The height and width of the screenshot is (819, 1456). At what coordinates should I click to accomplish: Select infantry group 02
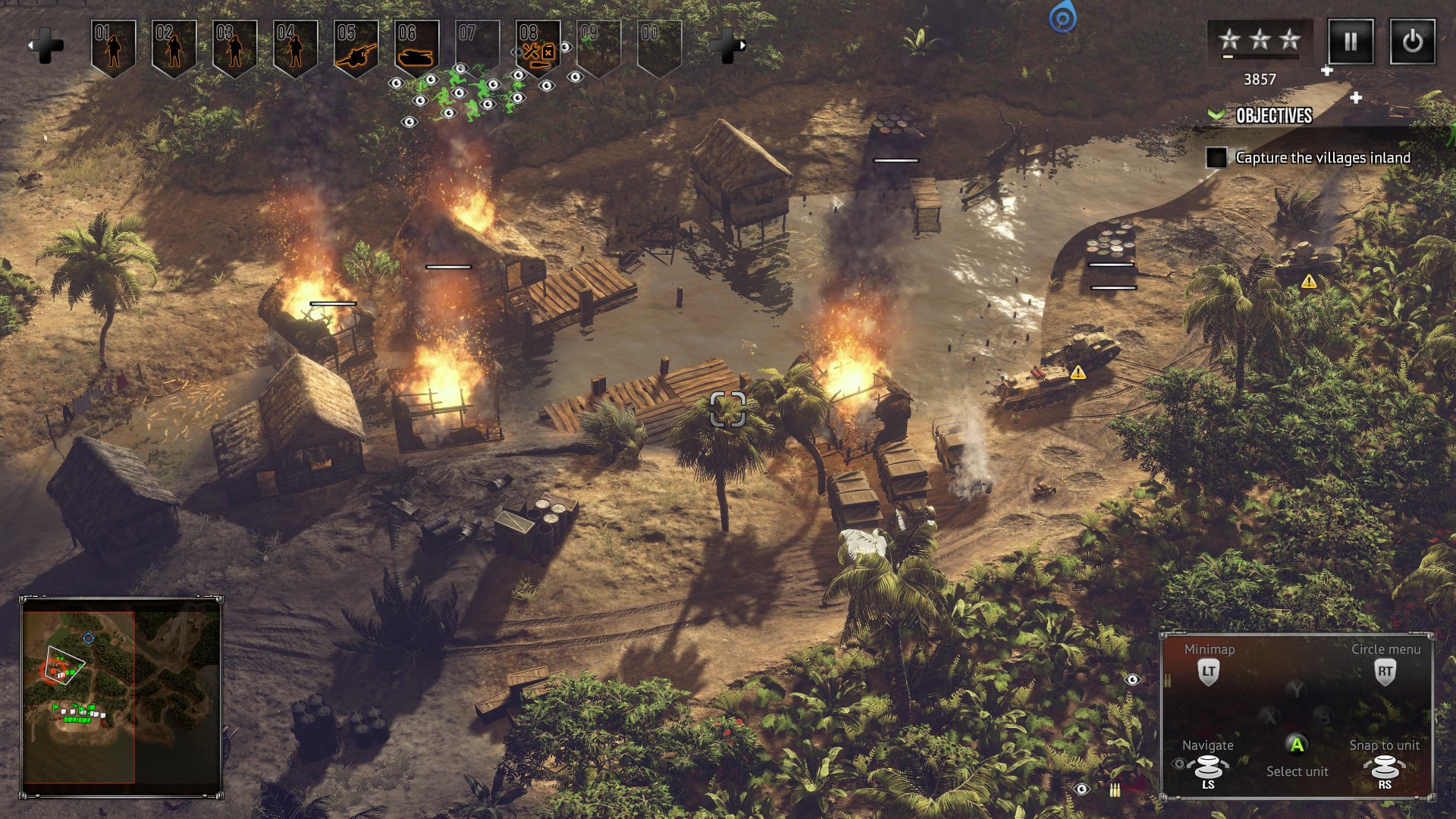174,48
